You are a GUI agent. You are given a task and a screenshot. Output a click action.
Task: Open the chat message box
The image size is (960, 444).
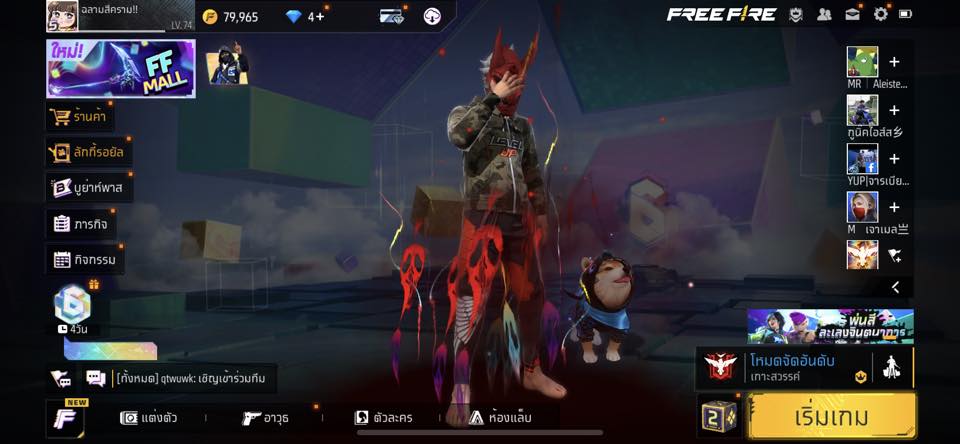coord(190,378)
